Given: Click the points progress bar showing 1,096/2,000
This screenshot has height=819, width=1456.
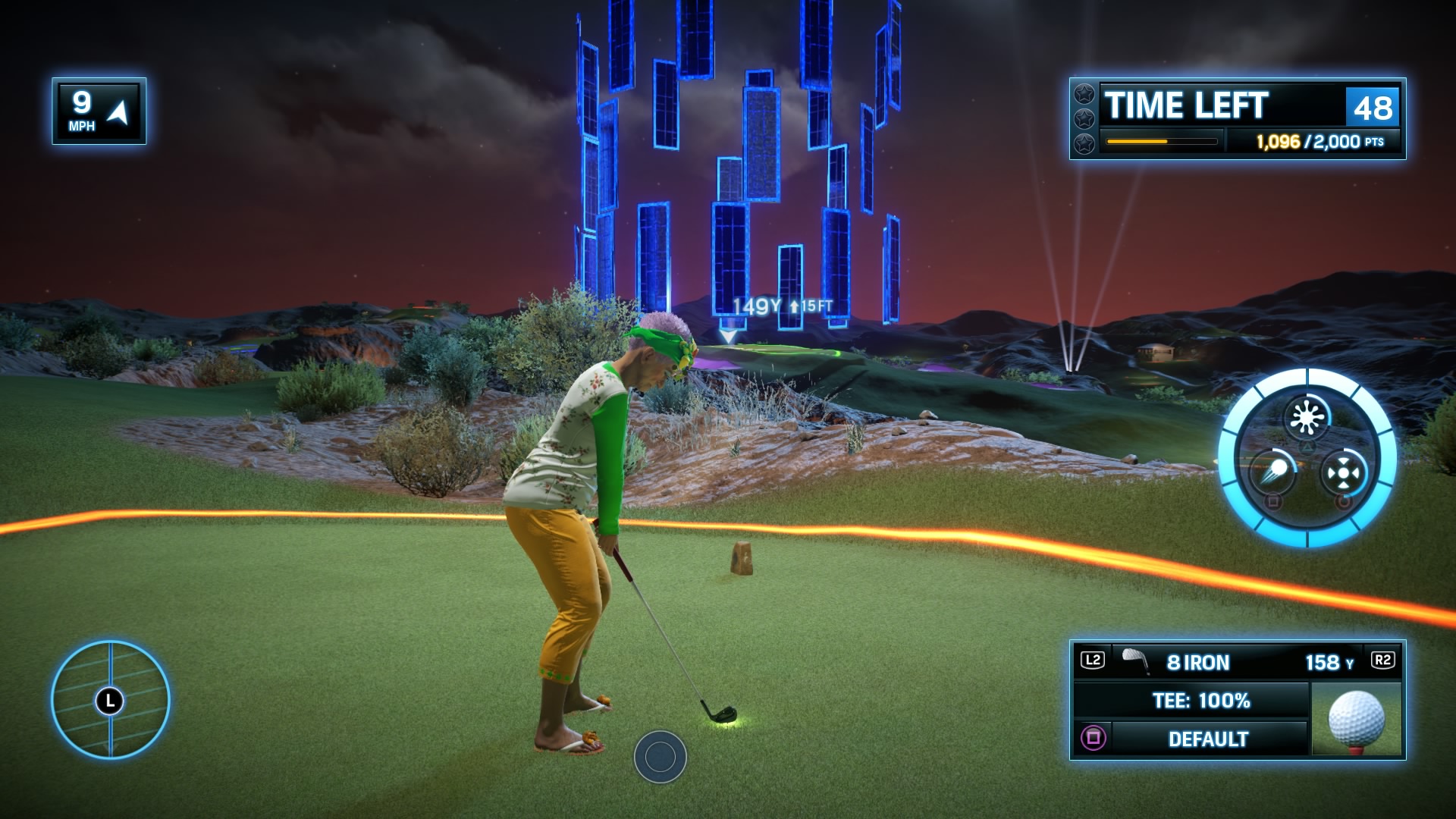Looking at the screenshot, I should (1163, 141).
